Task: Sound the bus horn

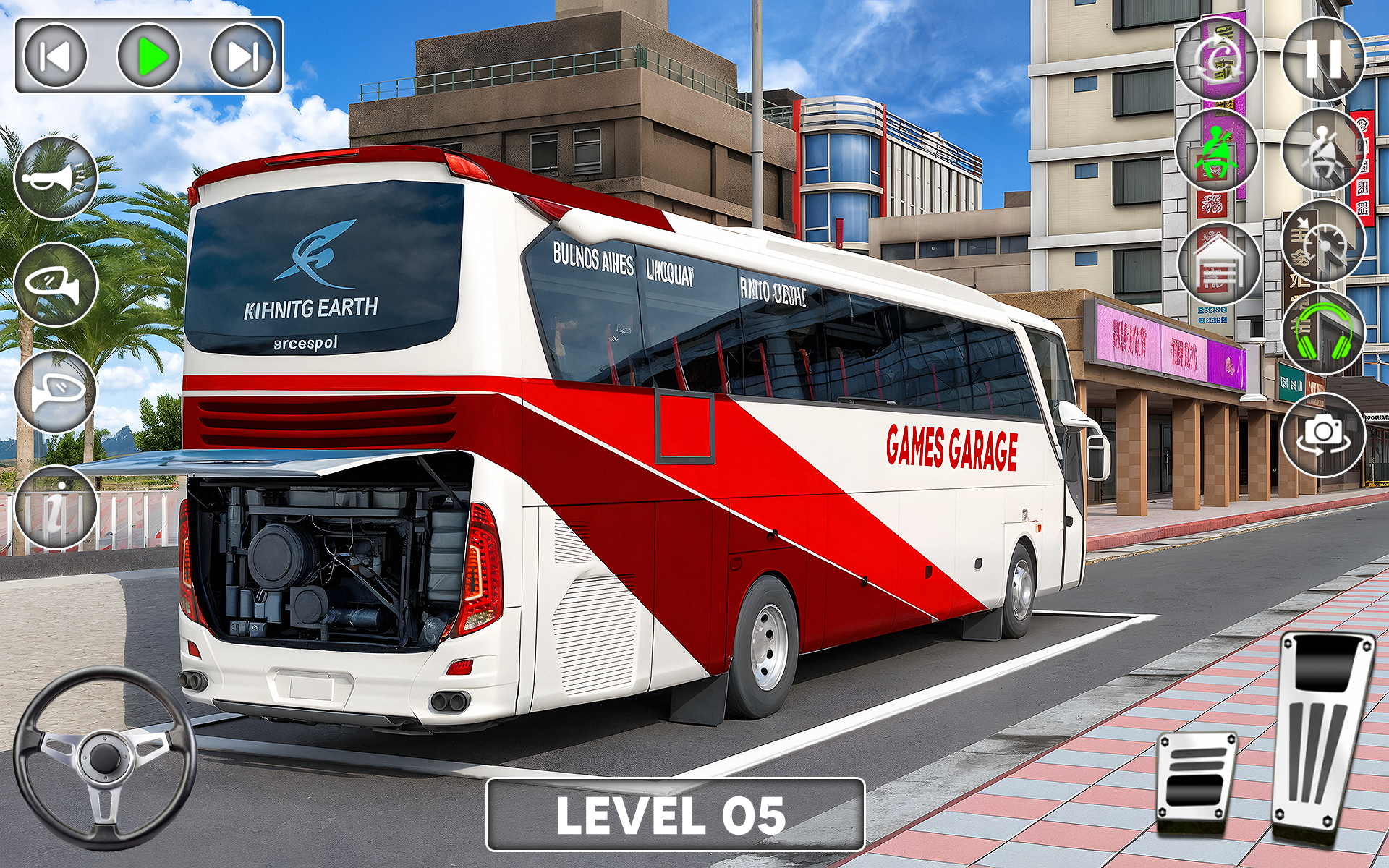Action: pos(54,176)
